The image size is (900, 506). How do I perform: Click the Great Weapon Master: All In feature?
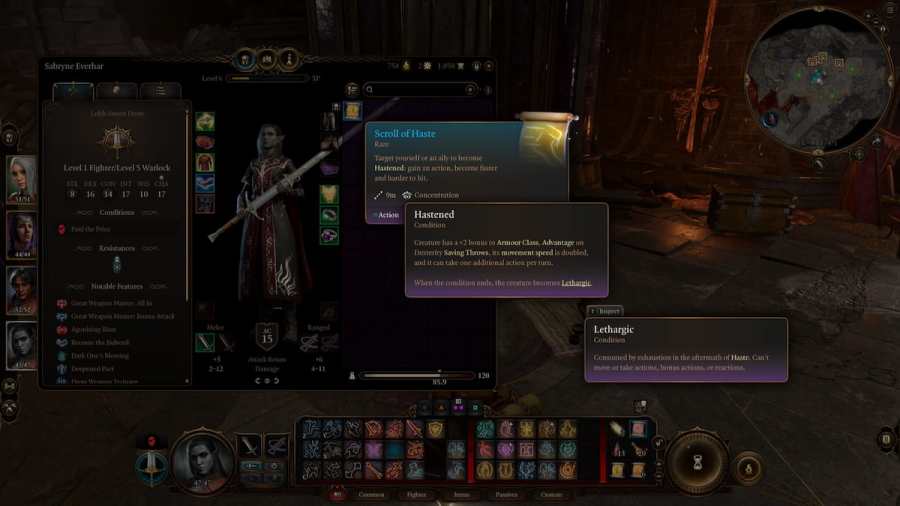pyautogui.click(x=108, y=303)
